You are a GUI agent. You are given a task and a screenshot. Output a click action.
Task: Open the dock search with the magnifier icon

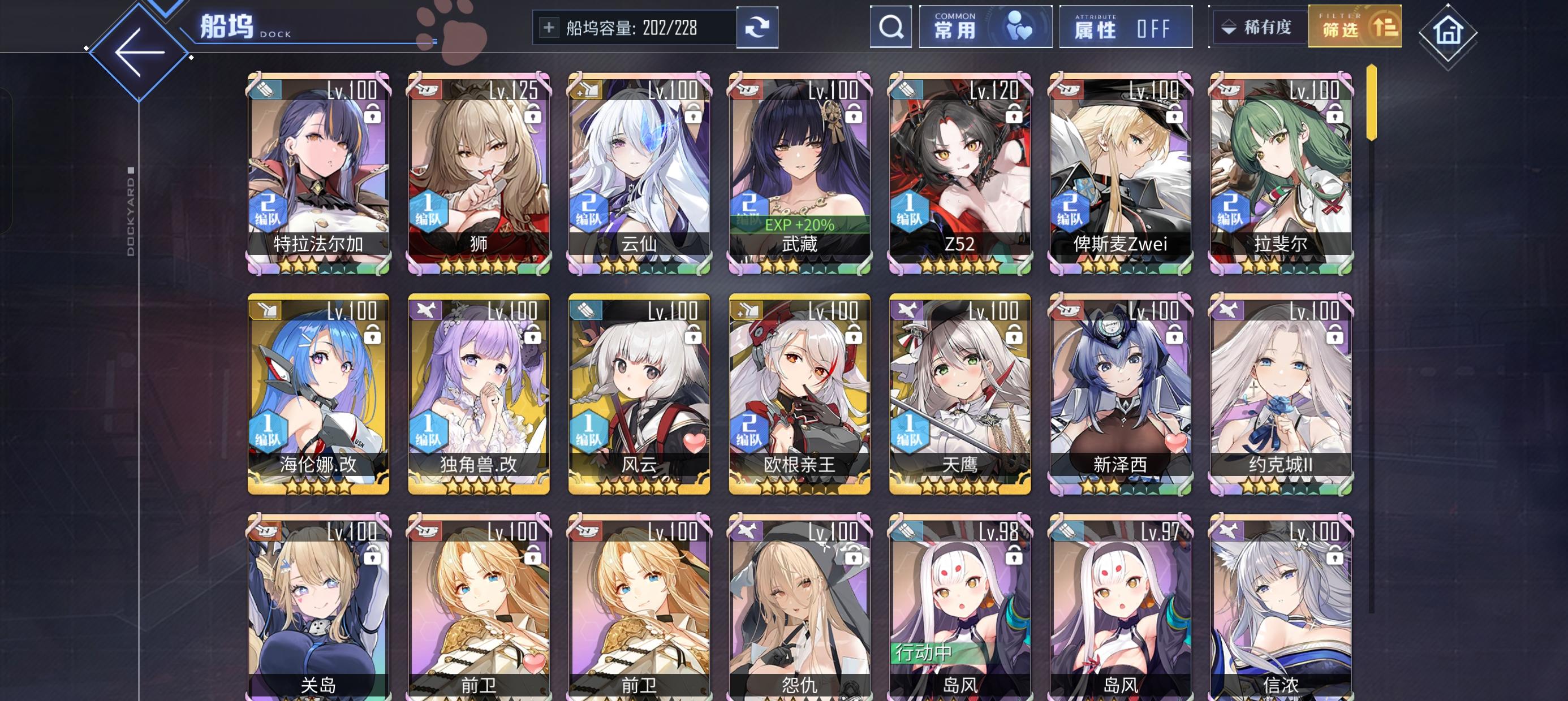pos(890,27)
